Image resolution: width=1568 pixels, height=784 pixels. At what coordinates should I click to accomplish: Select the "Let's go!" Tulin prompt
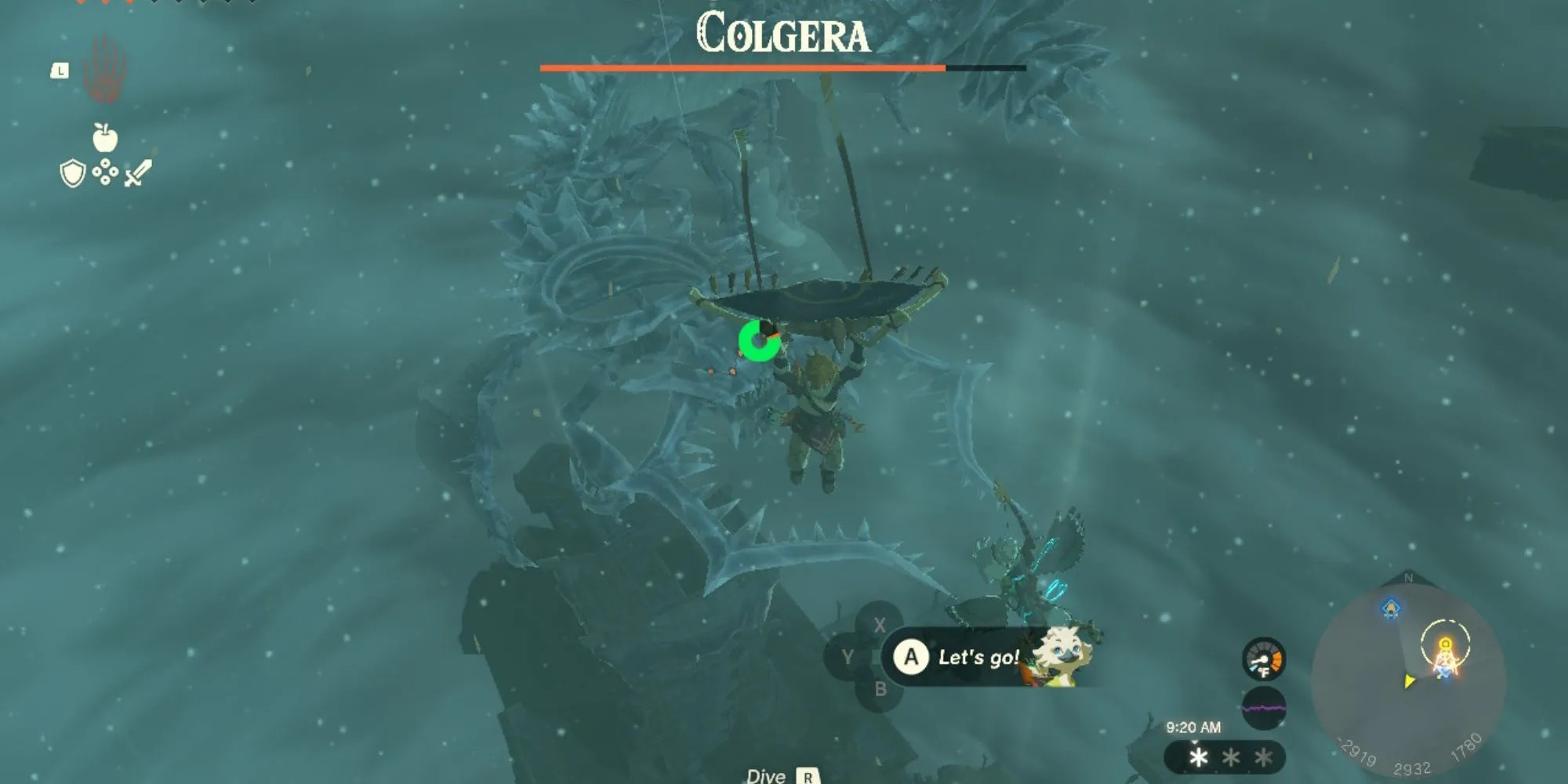(977, 657)
